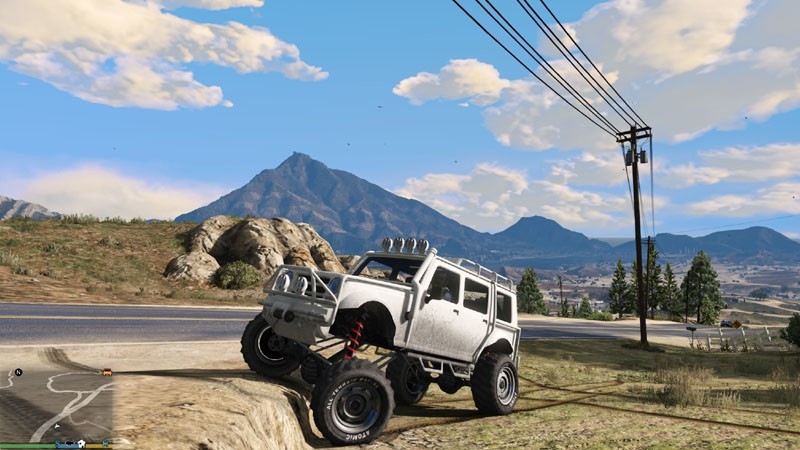800x450 pixels.
Task: Select the north compass marker on minimap
Action: [x=18, y=372]
